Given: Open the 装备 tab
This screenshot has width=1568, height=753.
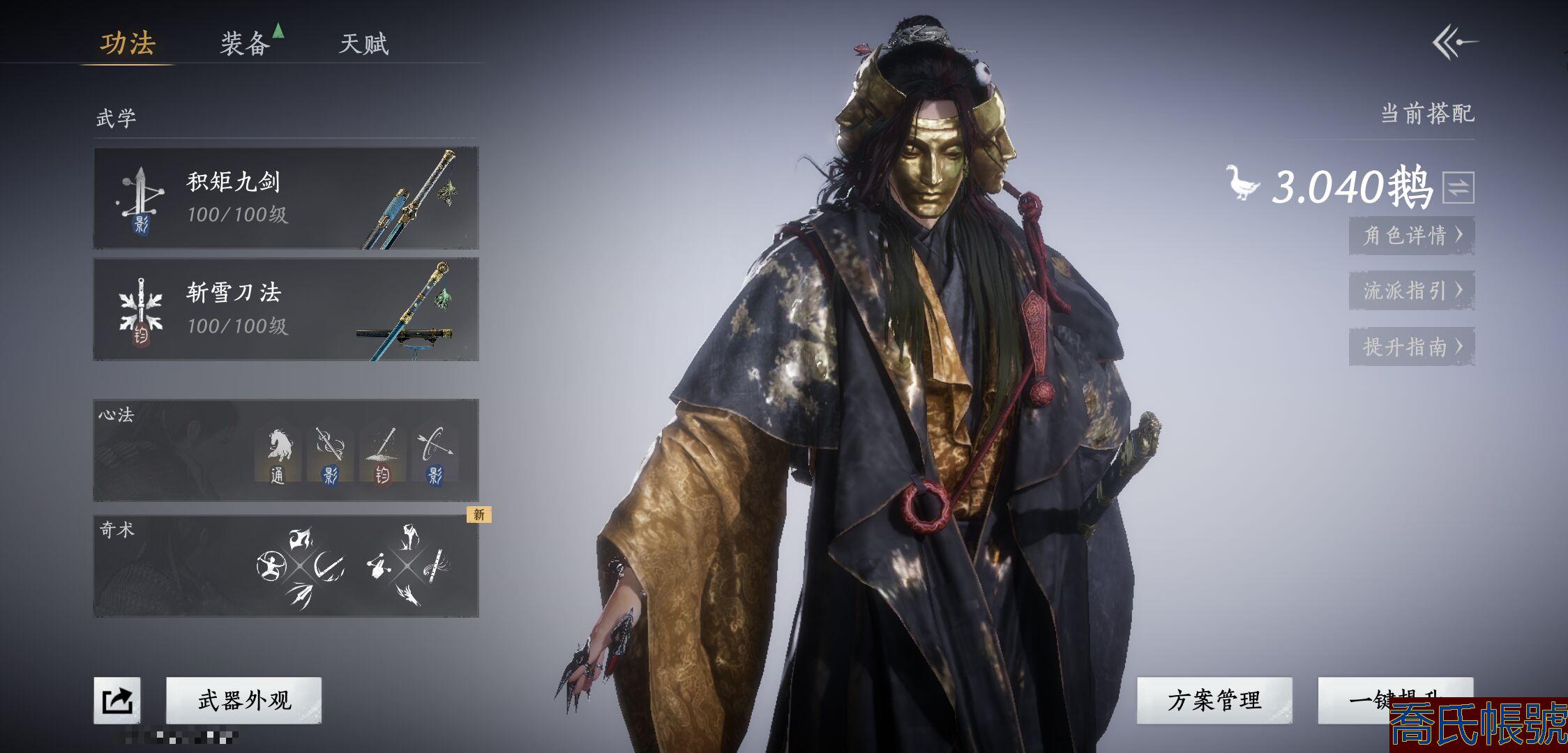Looking at the screenshot, I should (246, 44).
